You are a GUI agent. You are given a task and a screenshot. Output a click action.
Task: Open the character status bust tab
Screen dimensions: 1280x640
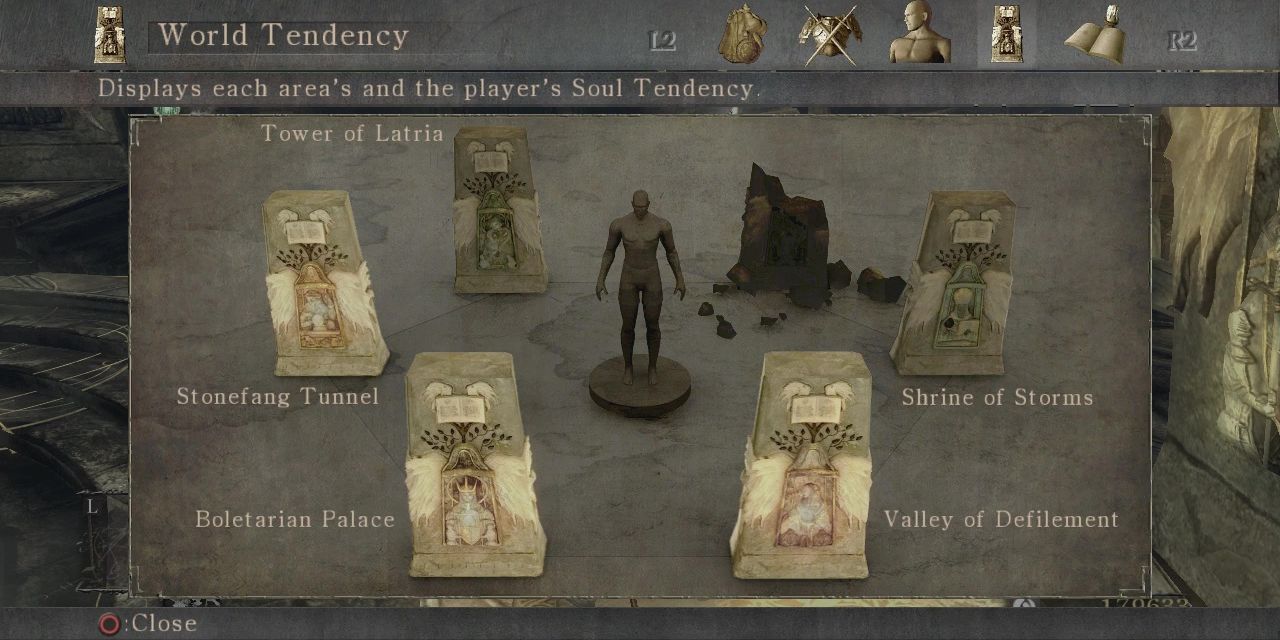pos(918,36)
